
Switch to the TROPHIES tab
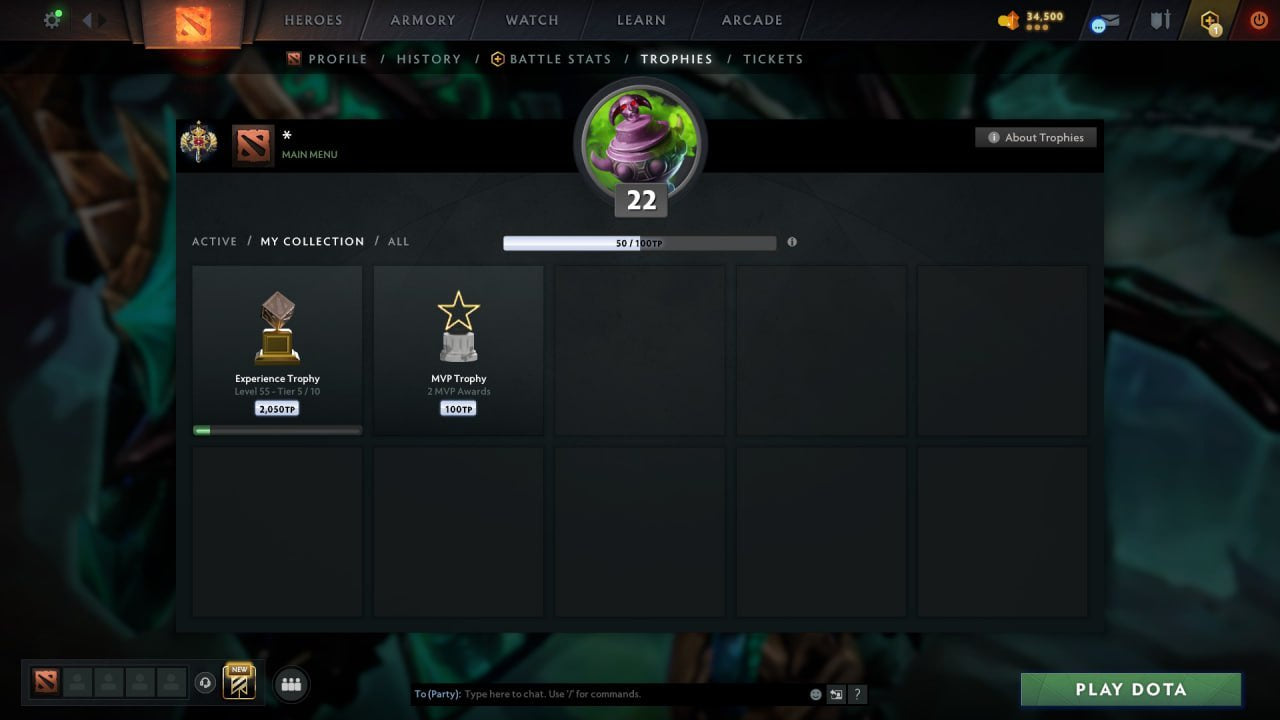(676, 59)
